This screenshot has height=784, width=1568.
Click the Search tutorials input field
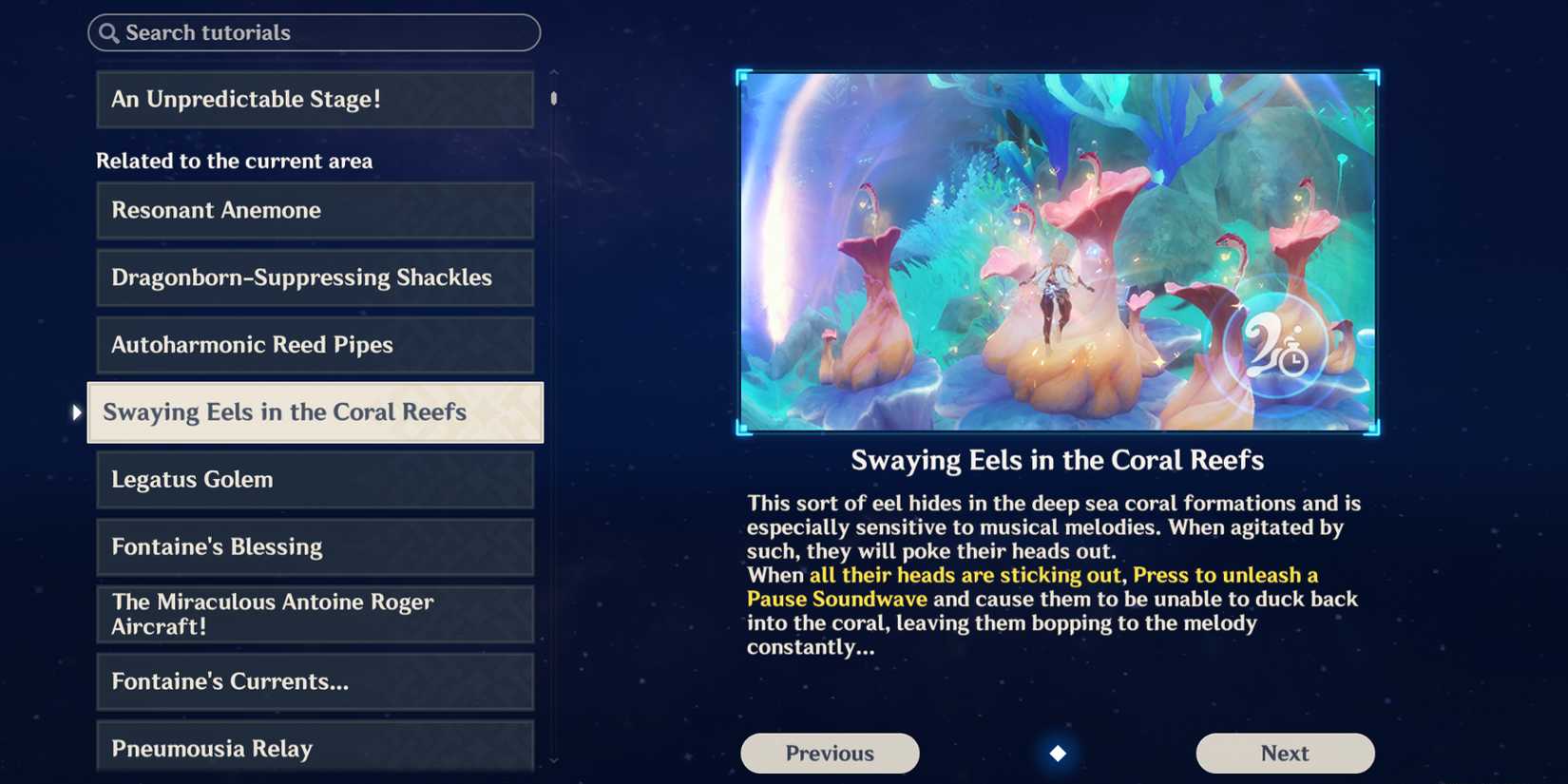point(314,32)
